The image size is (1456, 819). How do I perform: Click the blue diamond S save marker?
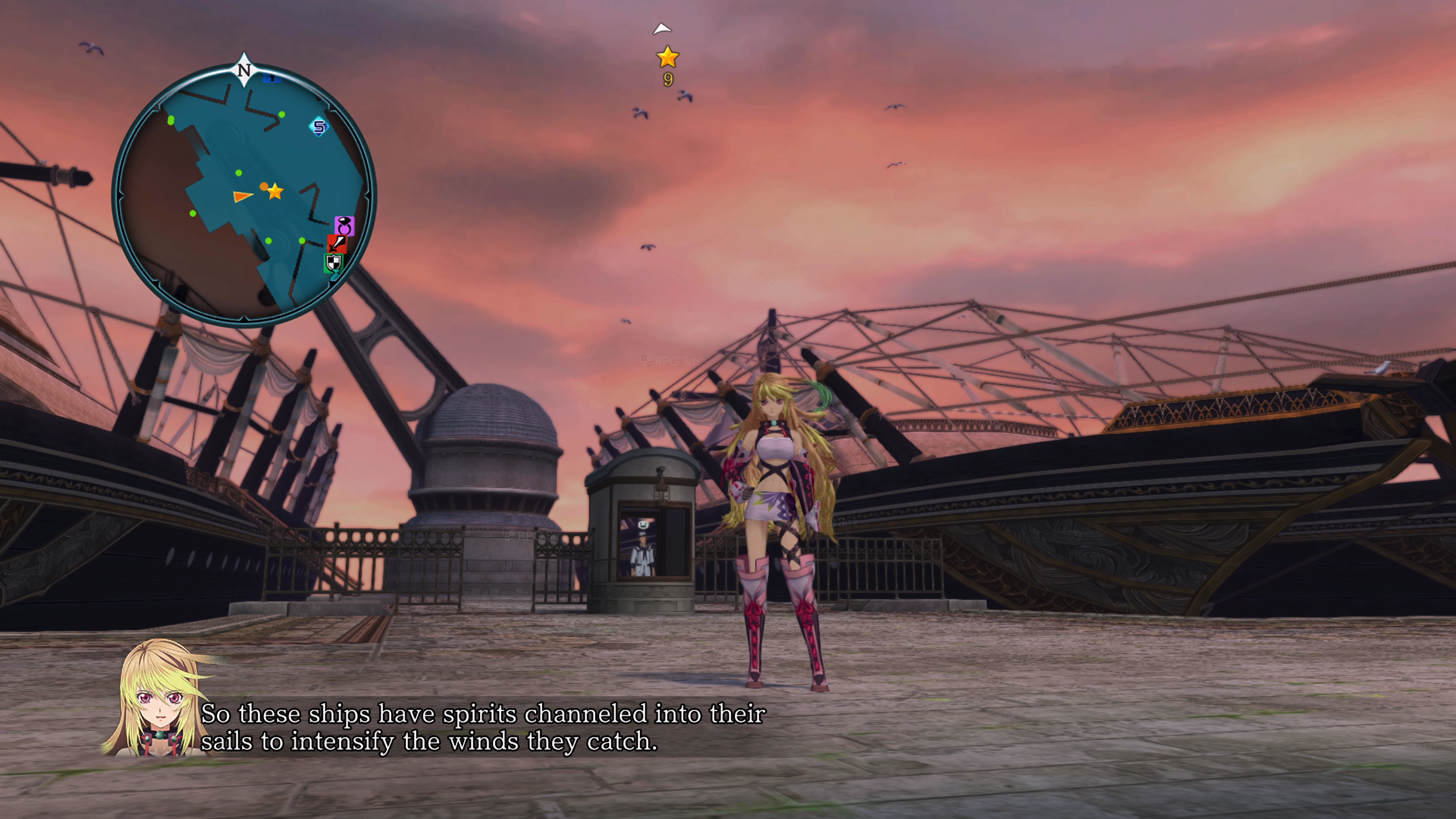click(319, 127)
